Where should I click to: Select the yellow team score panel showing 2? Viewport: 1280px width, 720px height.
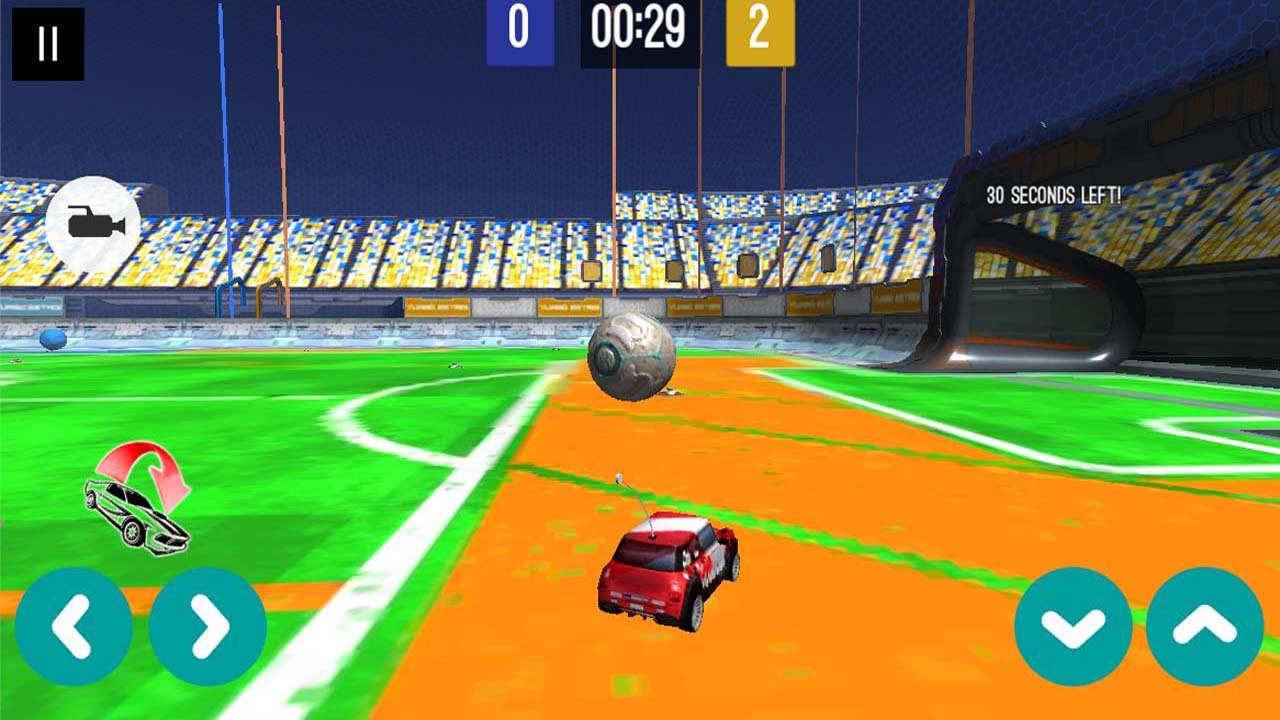coord(760,30)
